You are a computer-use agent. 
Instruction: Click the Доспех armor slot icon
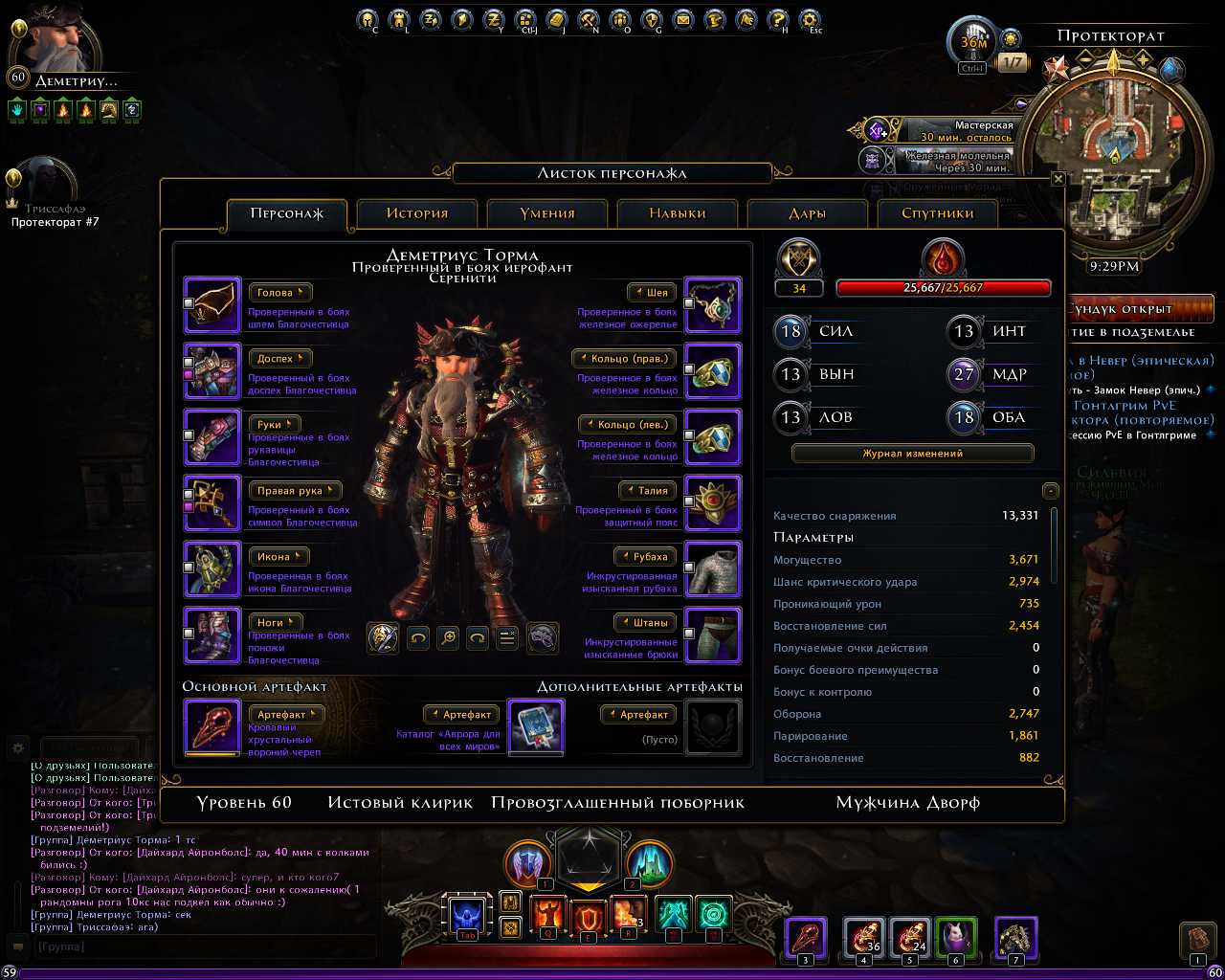212,371
